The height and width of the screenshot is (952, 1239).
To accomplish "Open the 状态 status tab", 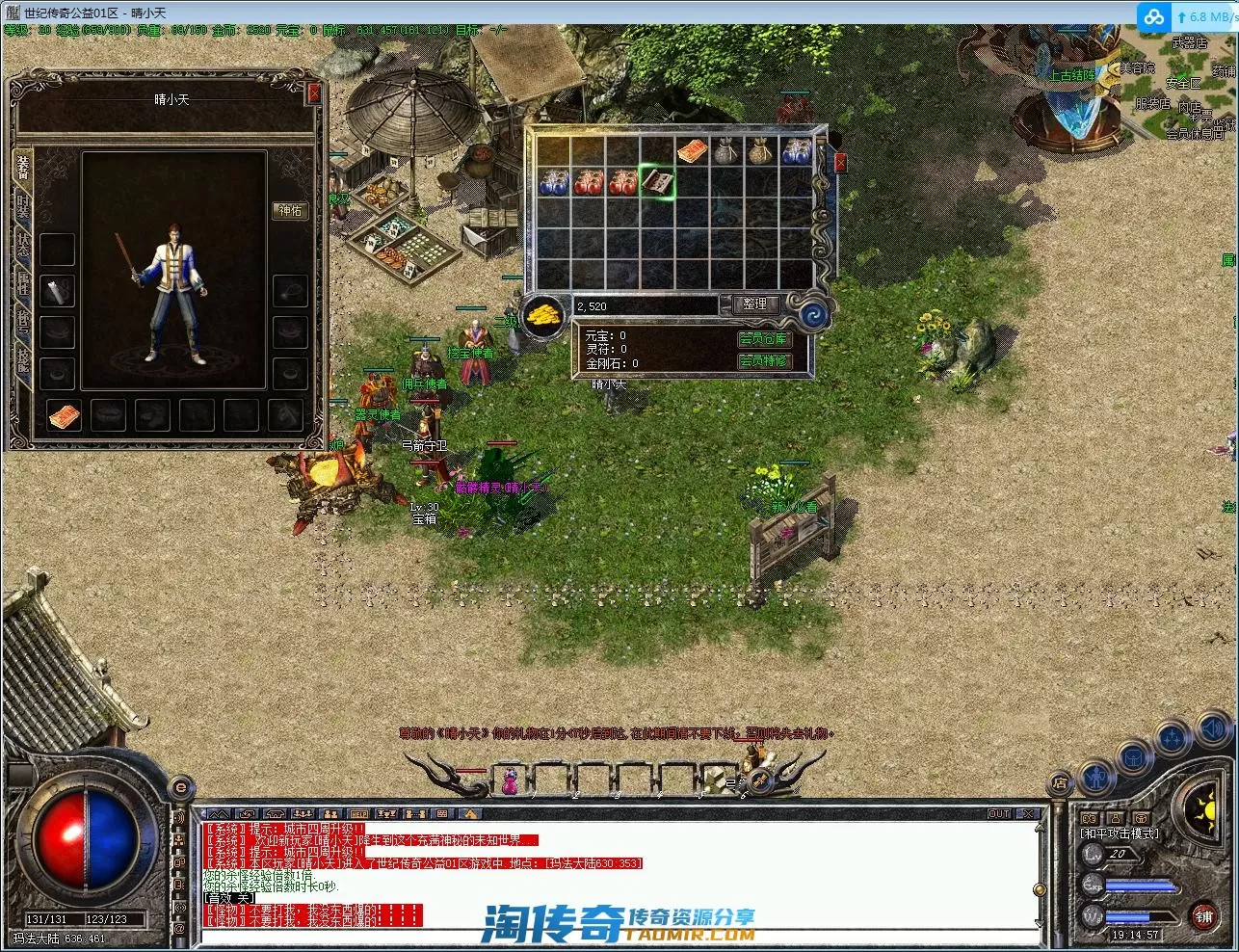I will point(23,245).
